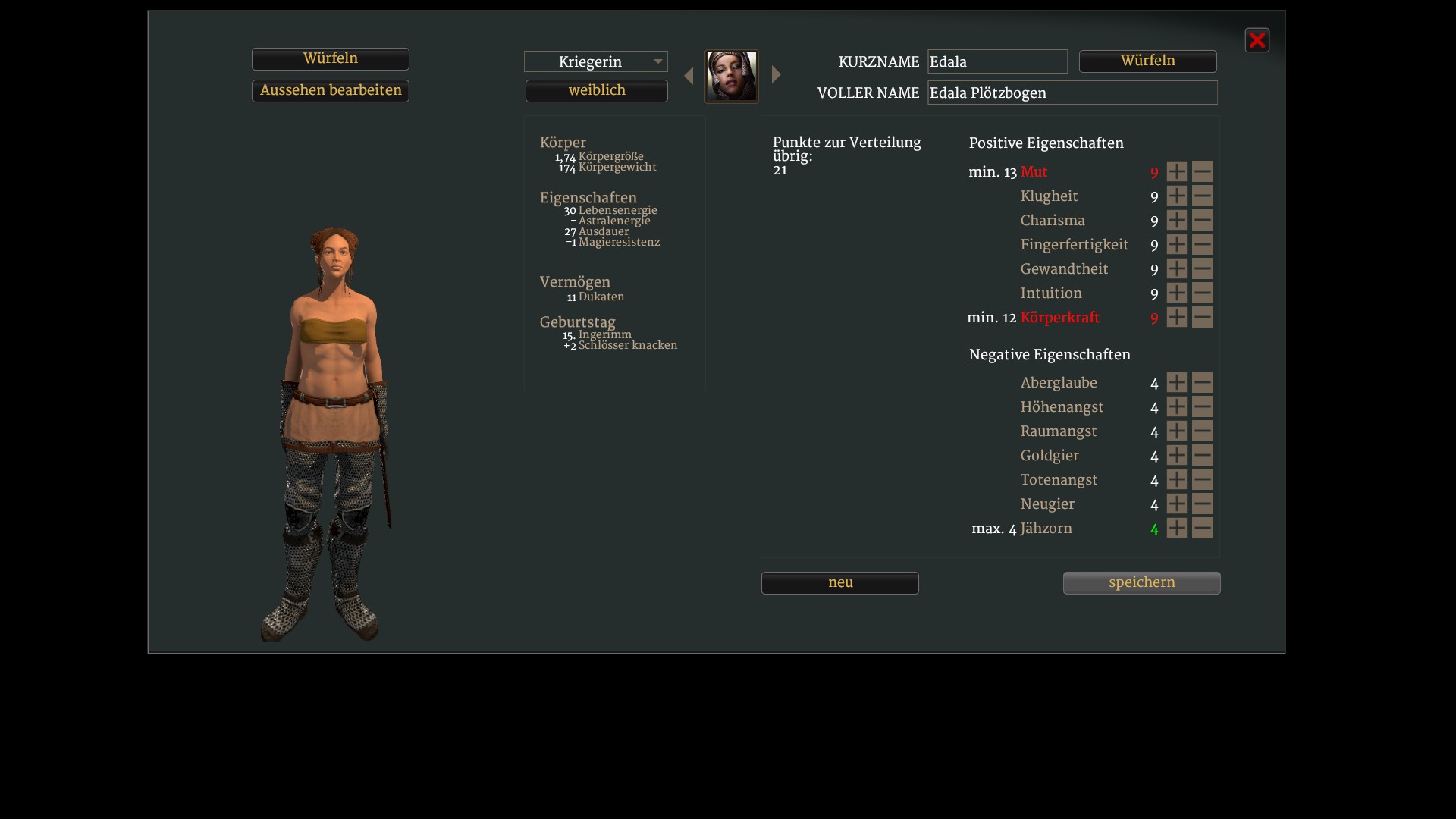Edit the Kurzname field containing Edala
The width and height of the screenshot is (1456, 819).
996,61
